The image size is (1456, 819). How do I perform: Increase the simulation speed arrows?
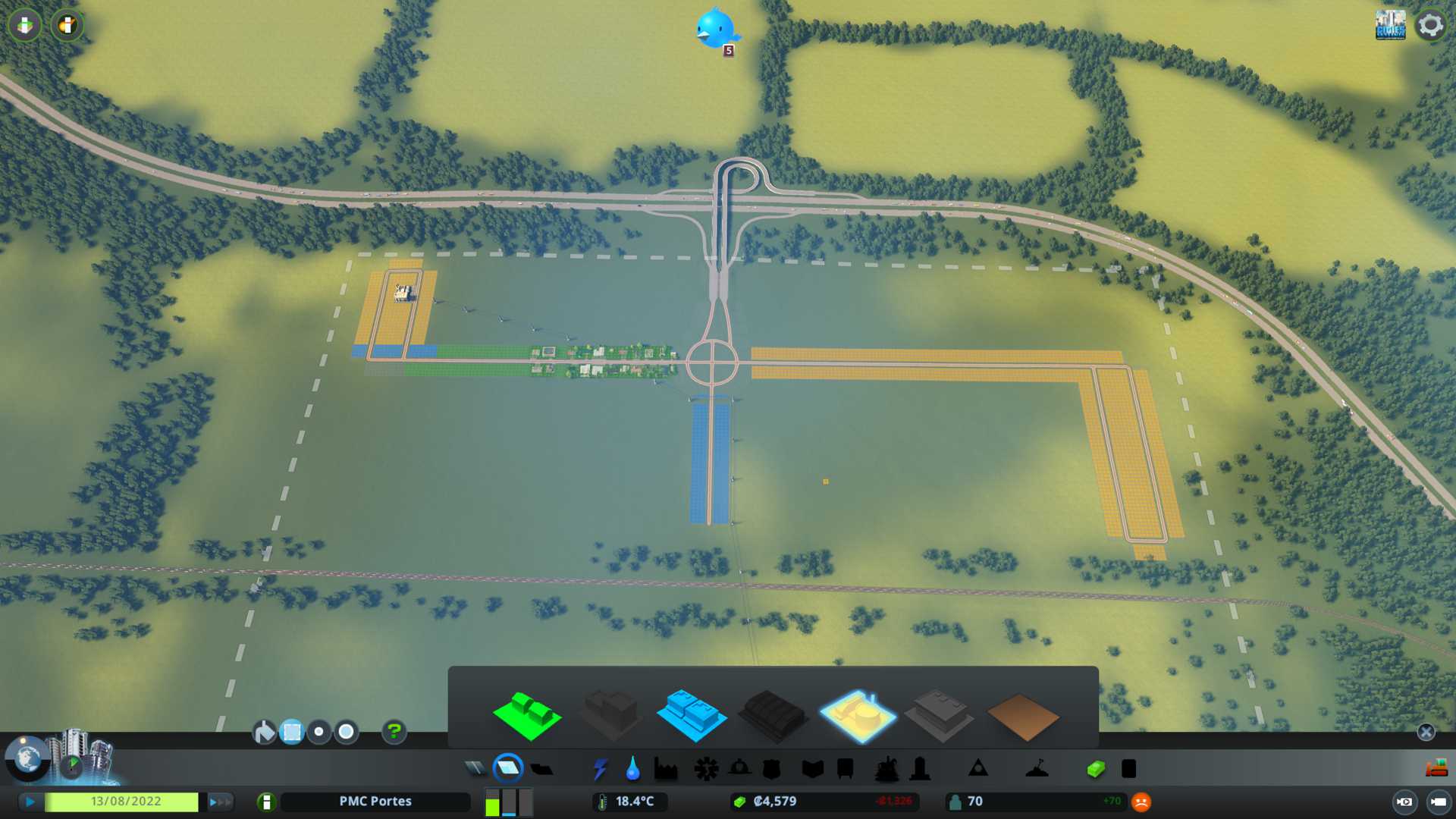(x=219, y=802)
